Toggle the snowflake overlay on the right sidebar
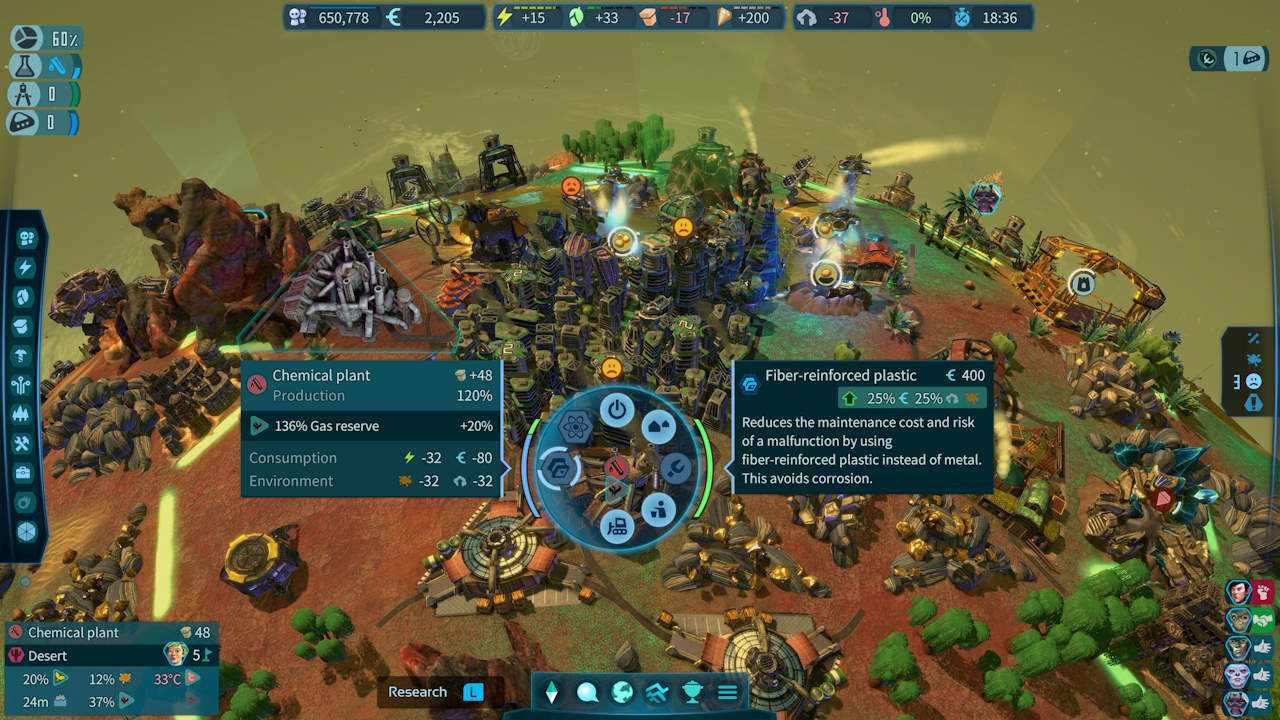 [1255, 361]
